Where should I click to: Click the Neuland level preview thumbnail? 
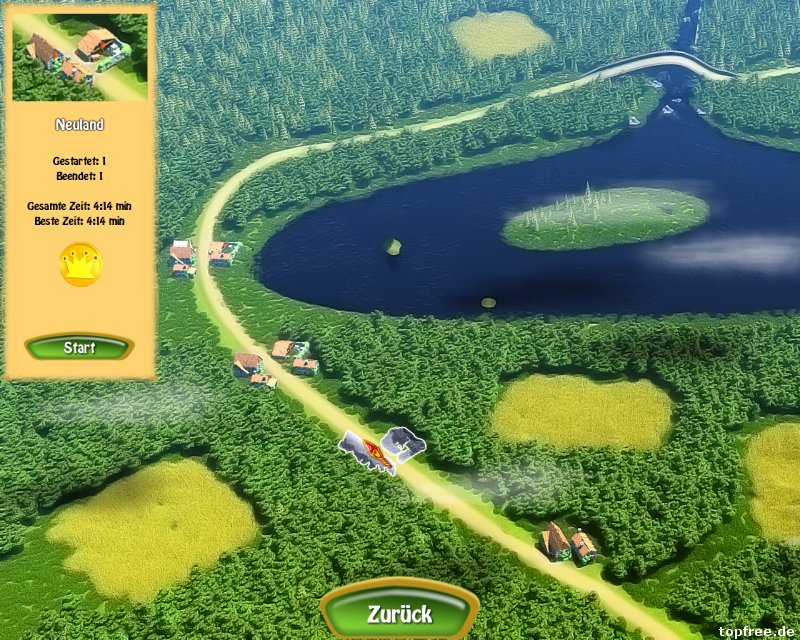click(x=79, y=57)
